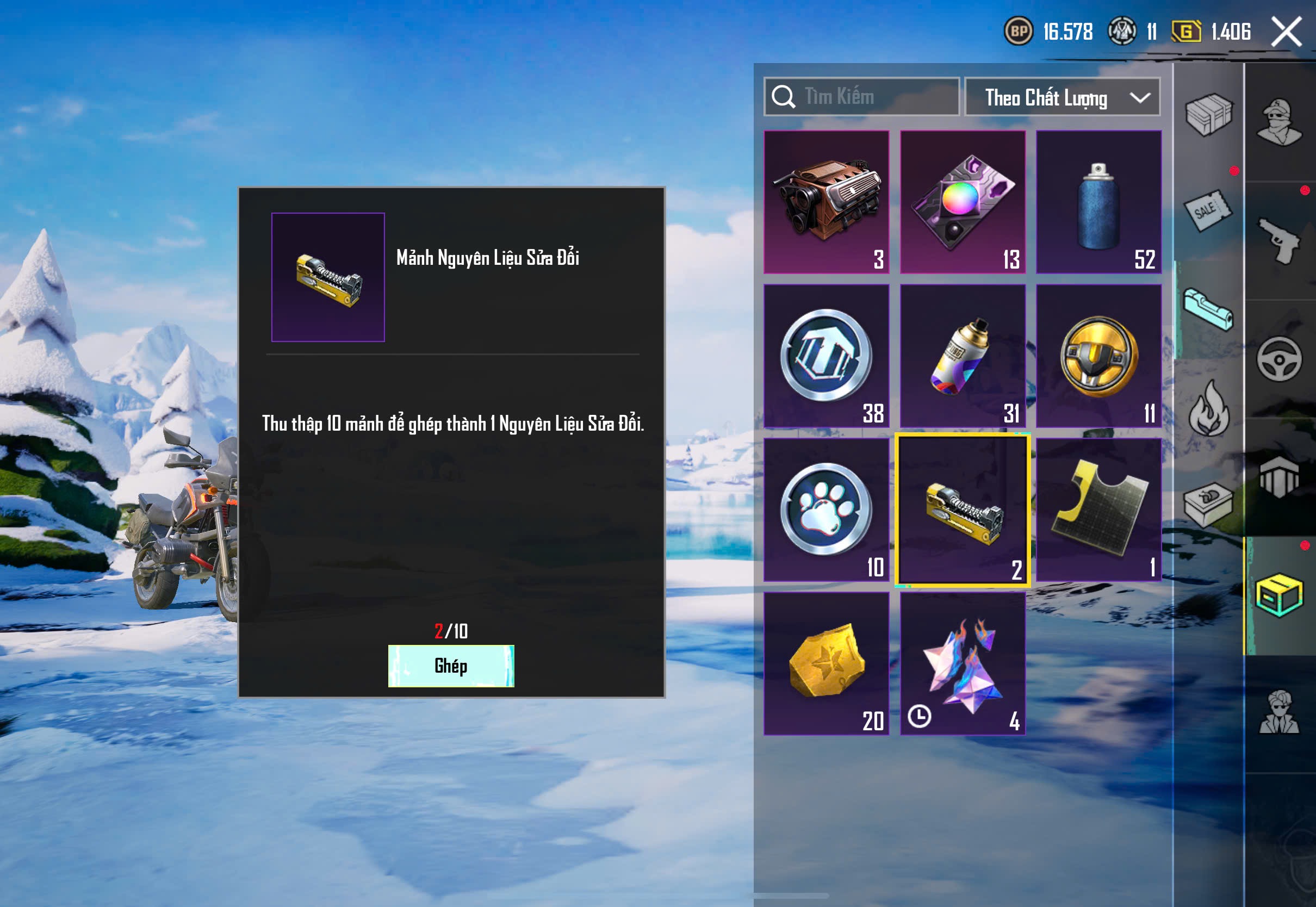Select the highlighted modification material shard

[x=963, y=510]
